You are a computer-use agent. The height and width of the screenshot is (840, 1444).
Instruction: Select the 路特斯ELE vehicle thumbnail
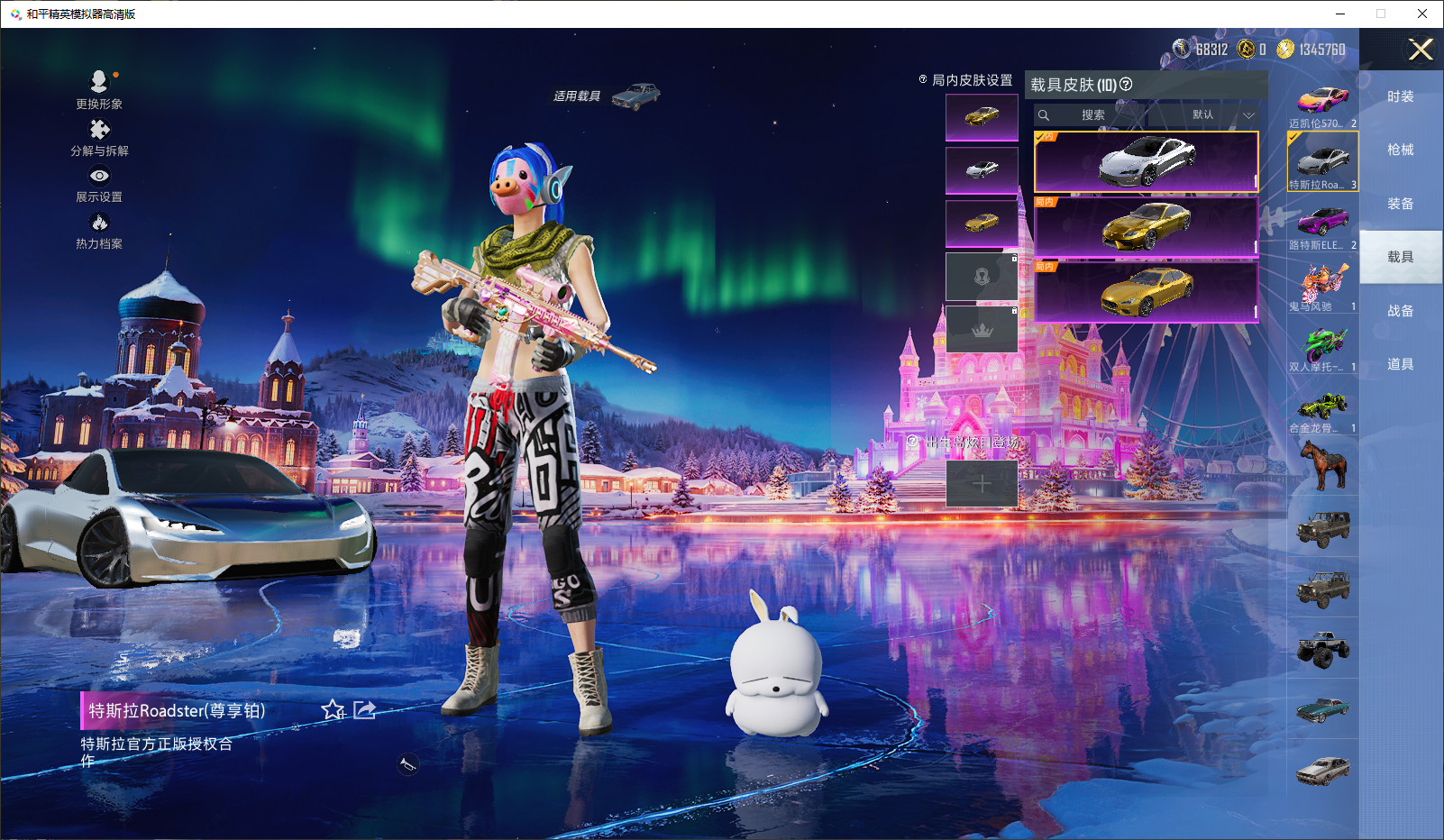click(x=1321, y=223)
